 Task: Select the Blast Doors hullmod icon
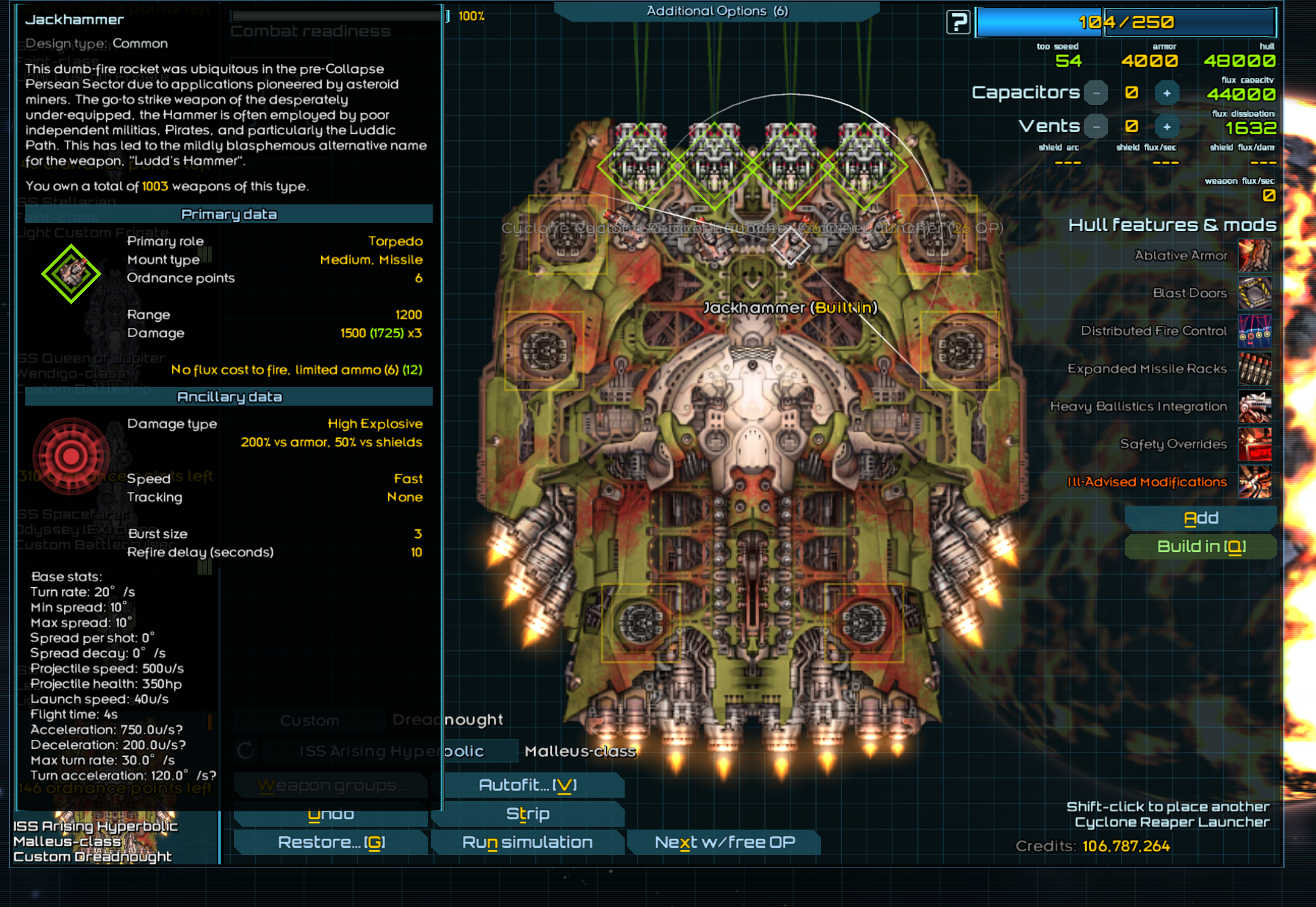(1254, 293)
